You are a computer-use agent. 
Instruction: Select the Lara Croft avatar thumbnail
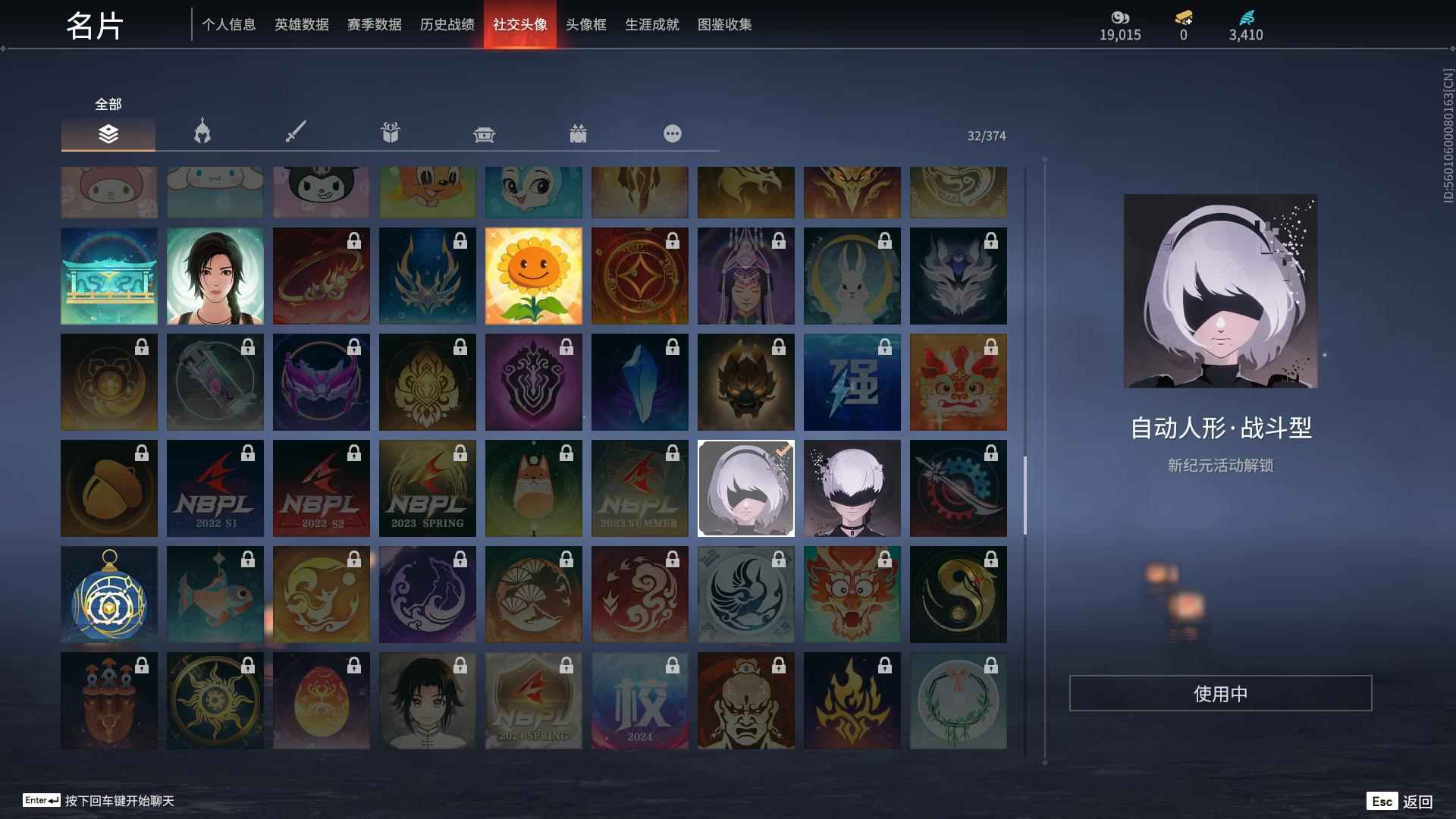(x=215, y=275)
